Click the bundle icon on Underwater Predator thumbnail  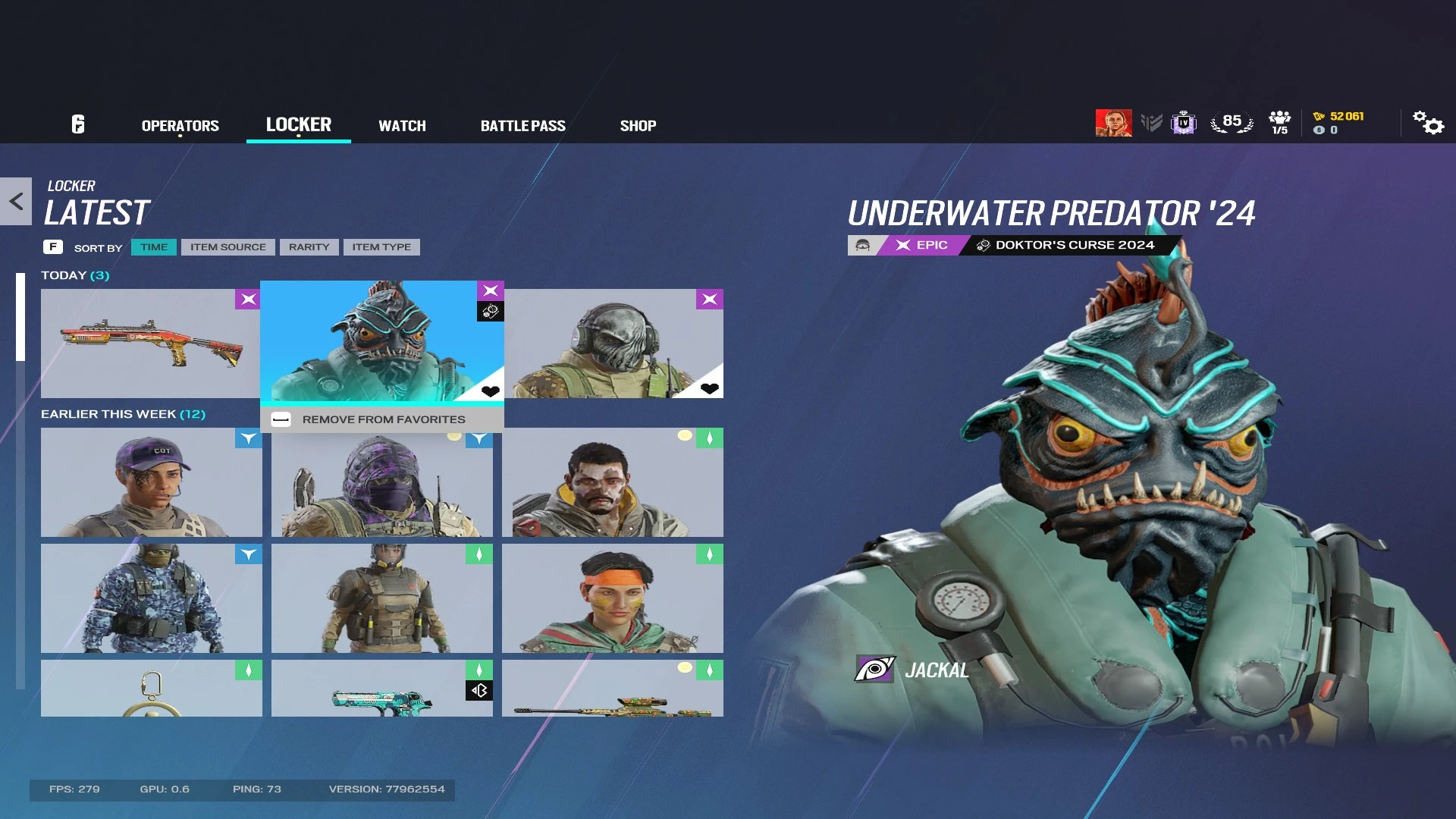coord(490,311)
